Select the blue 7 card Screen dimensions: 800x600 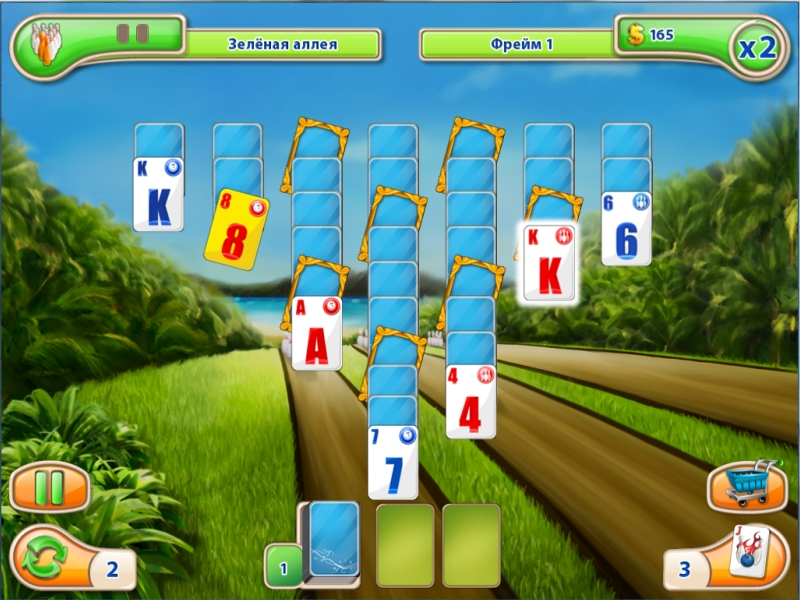(x=392, y=462)
